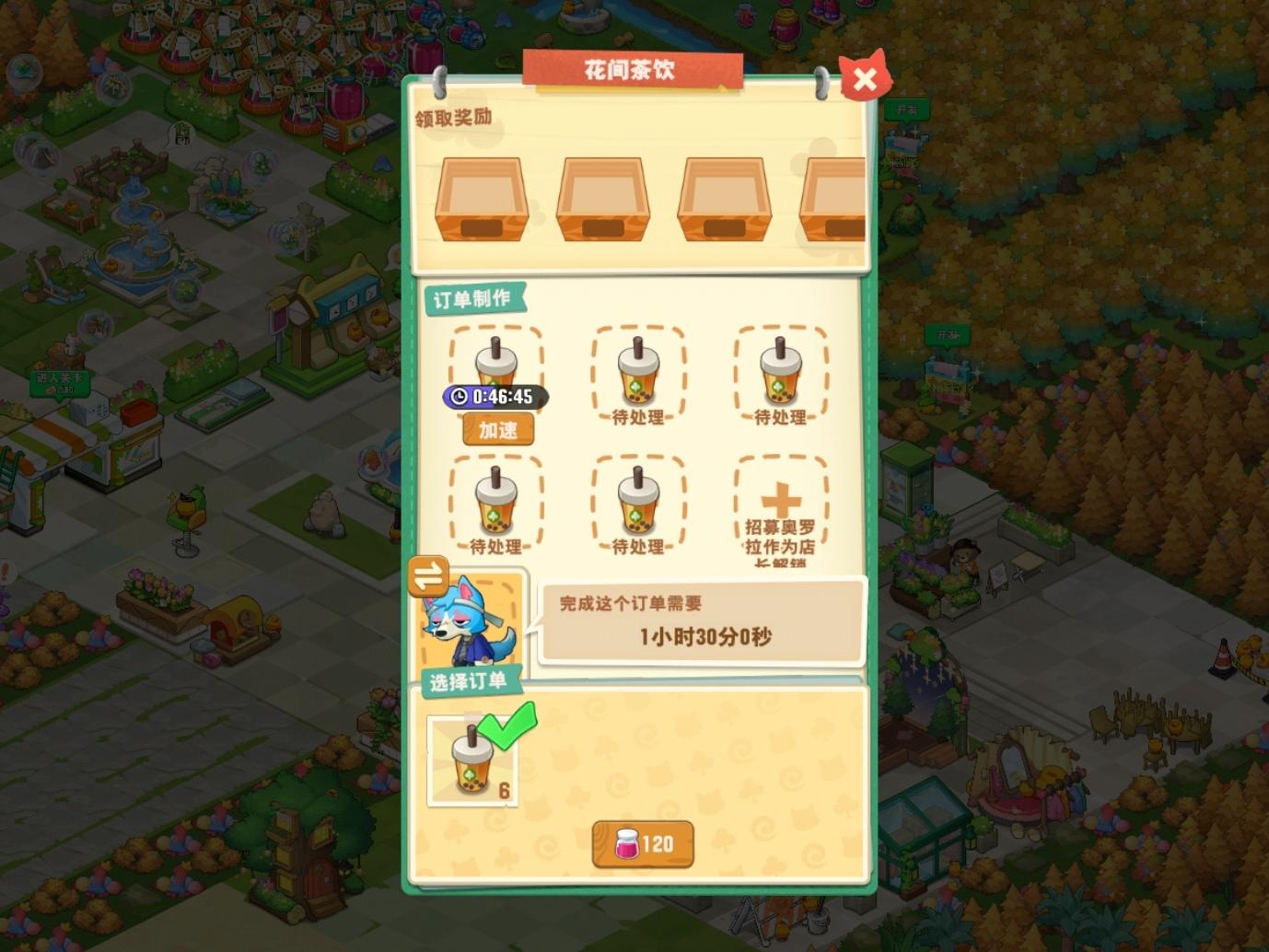Click the plus icon to recruit 奥罗拉 as manager

coord(780,498)
